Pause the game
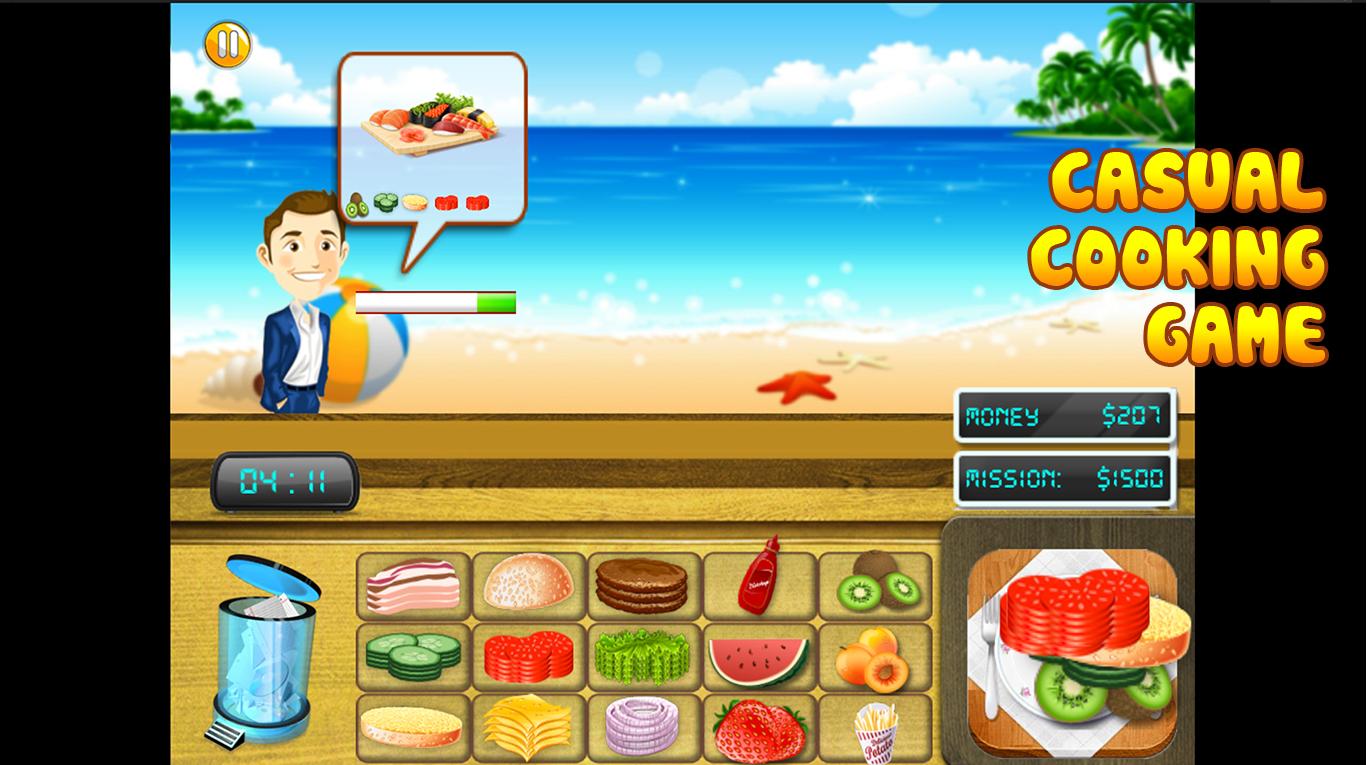The width and height of the screenshot is (1368, 765). [229, 44]
